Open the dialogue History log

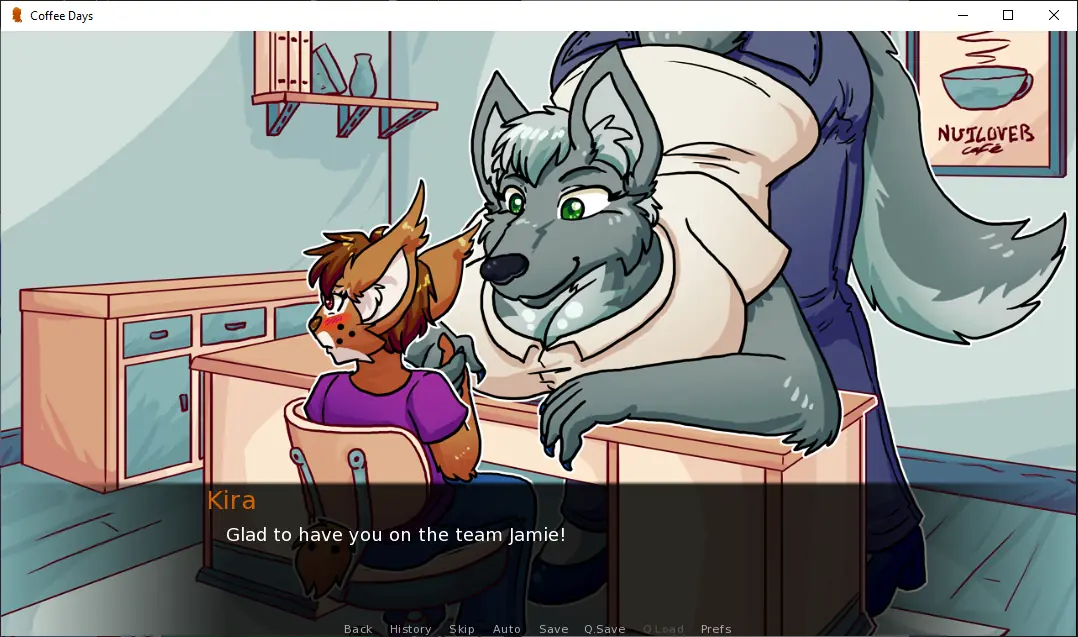coord(410,629)
